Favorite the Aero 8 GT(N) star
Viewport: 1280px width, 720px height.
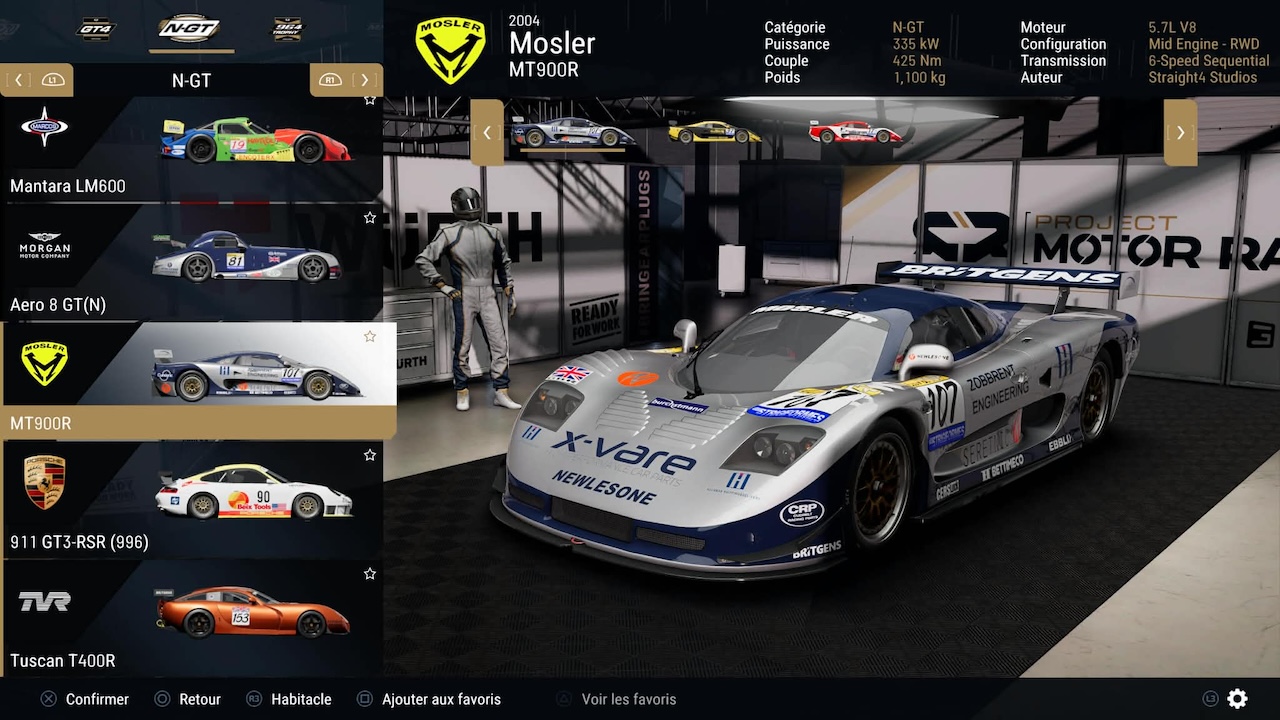click(370, 217)
